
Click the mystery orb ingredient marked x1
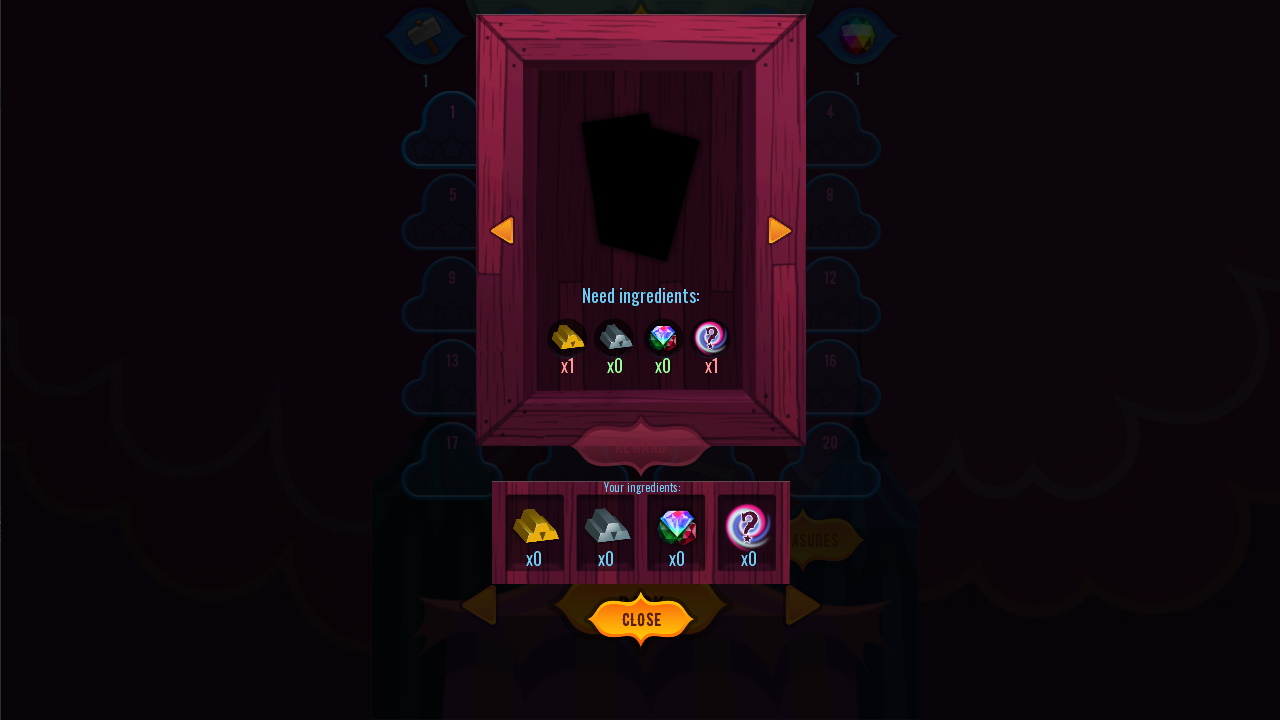[711, 338]
